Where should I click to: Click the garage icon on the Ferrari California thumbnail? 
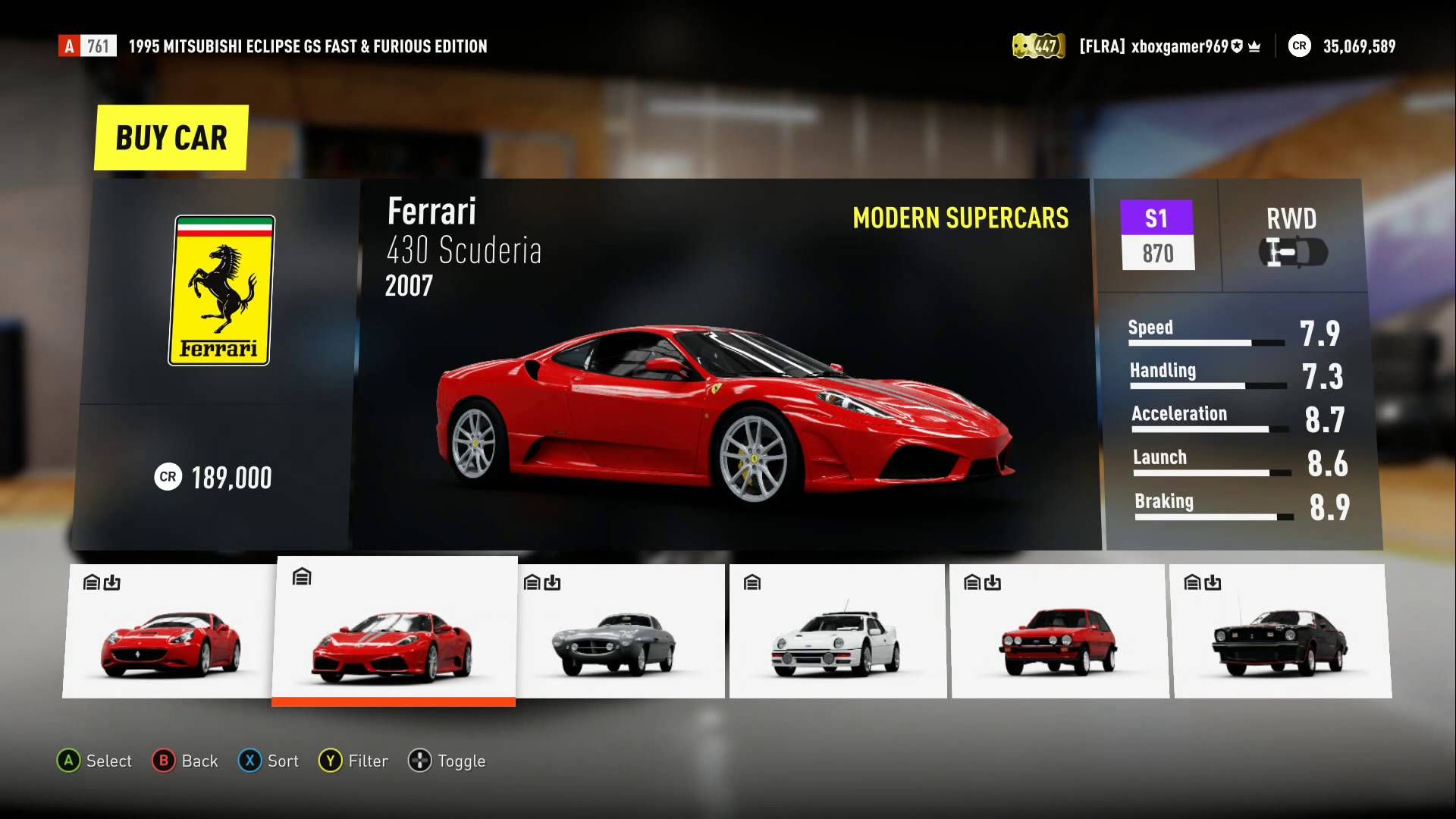89,582
